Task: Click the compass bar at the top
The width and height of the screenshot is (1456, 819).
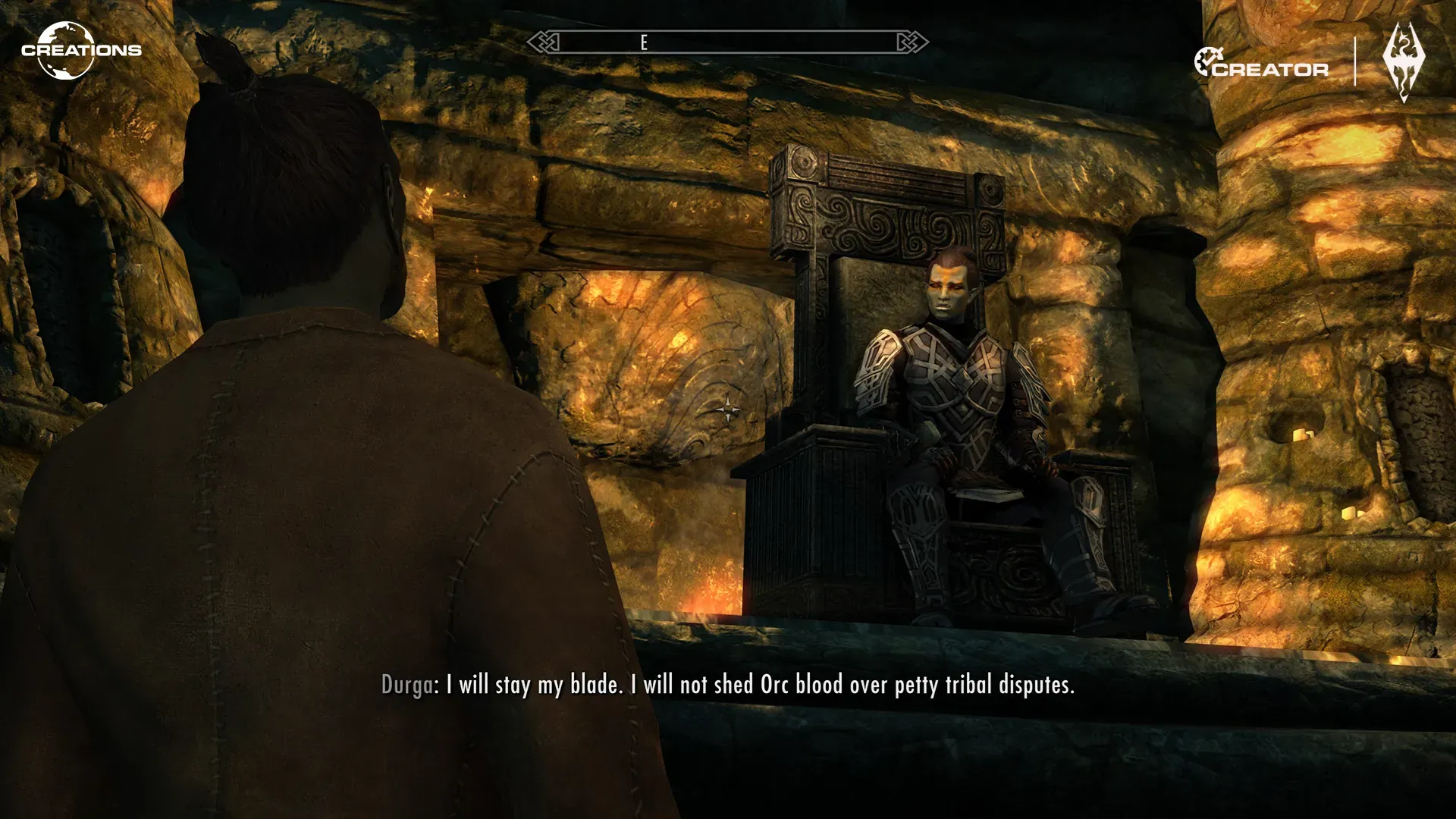Action: coord(727,42)
